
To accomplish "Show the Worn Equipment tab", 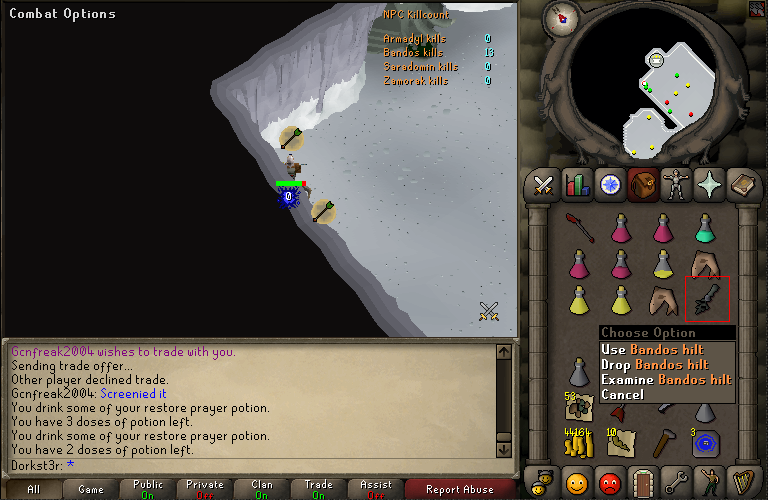I will click(675, 185).
